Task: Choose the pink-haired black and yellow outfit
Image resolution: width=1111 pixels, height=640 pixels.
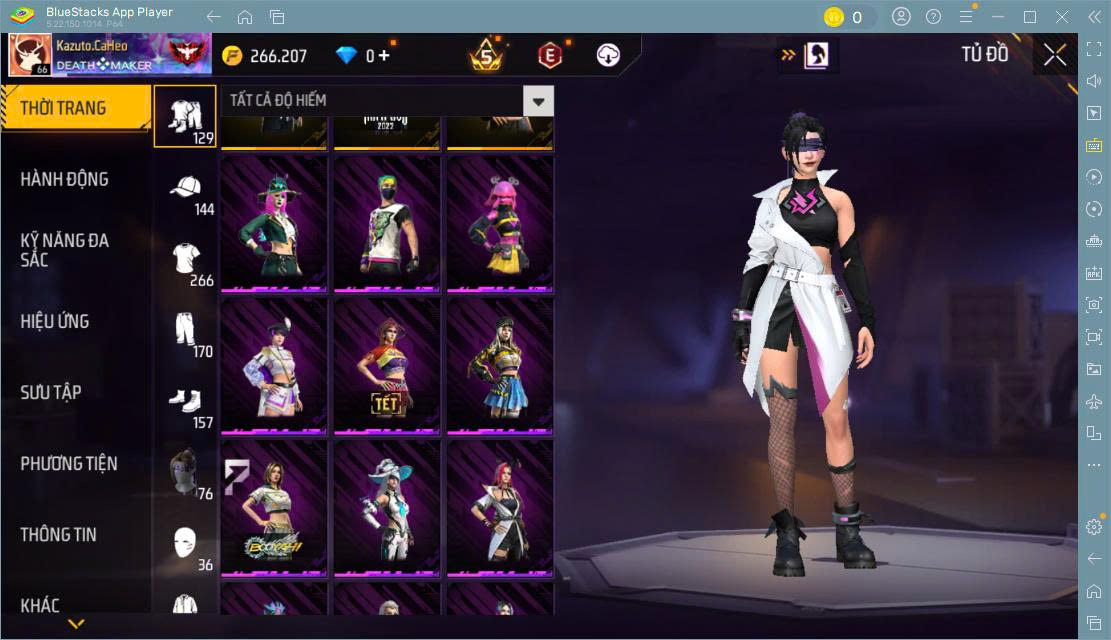Action: [x=500, y=223]
